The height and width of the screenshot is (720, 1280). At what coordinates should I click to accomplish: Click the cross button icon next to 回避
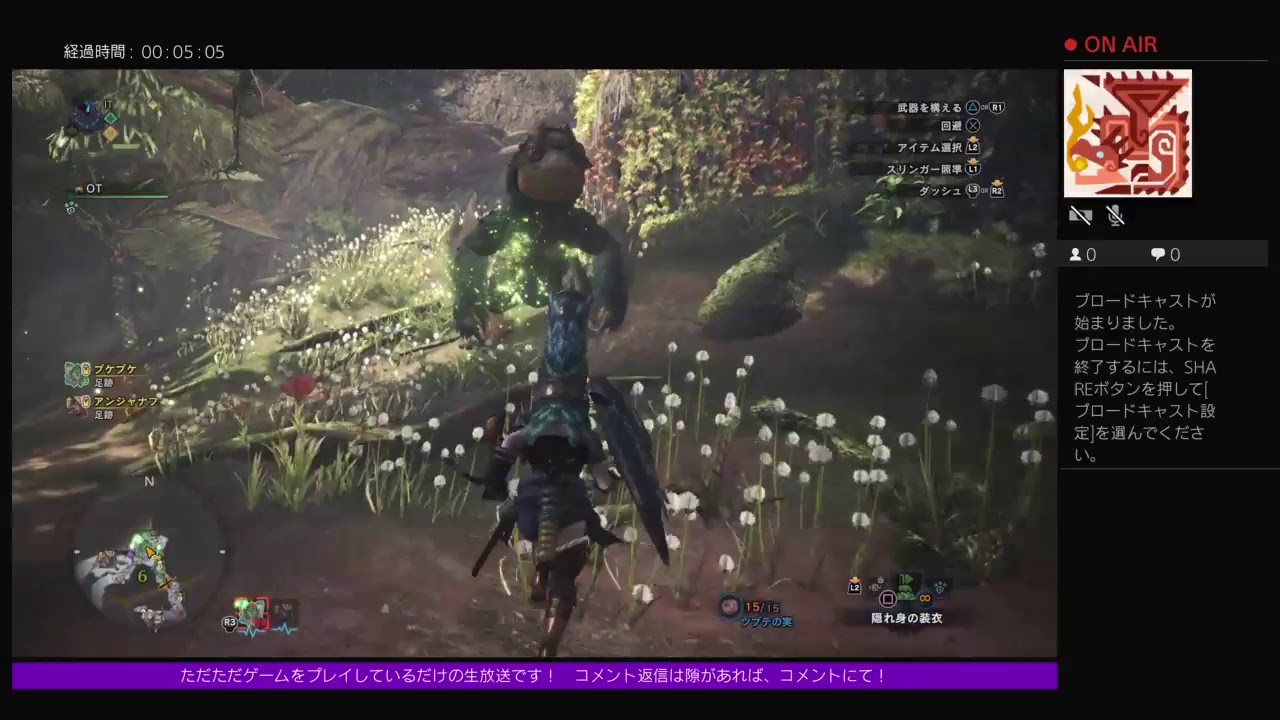coord(970,125)
